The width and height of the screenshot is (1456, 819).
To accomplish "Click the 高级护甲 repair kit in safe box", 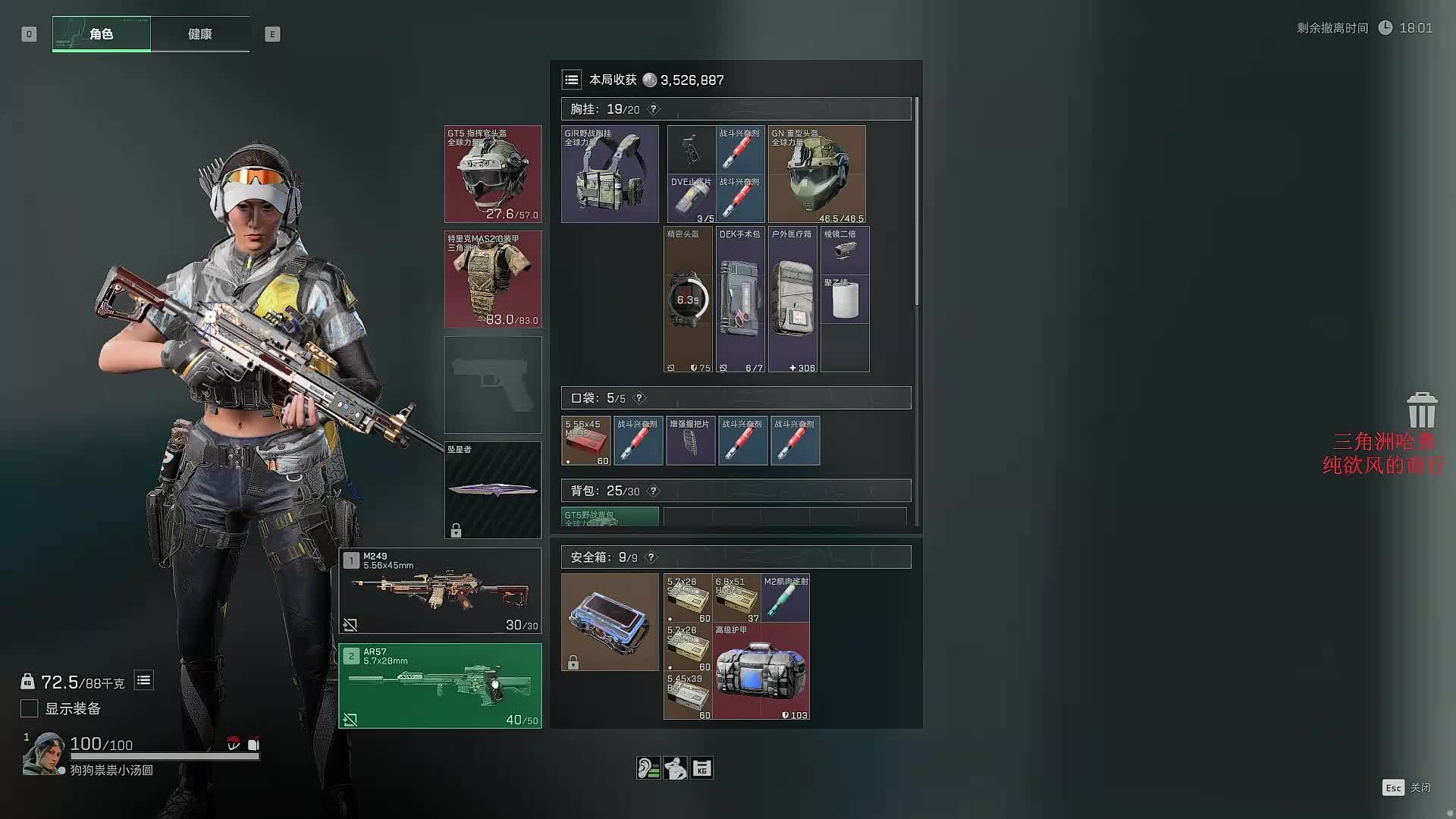I will point(761,671).
